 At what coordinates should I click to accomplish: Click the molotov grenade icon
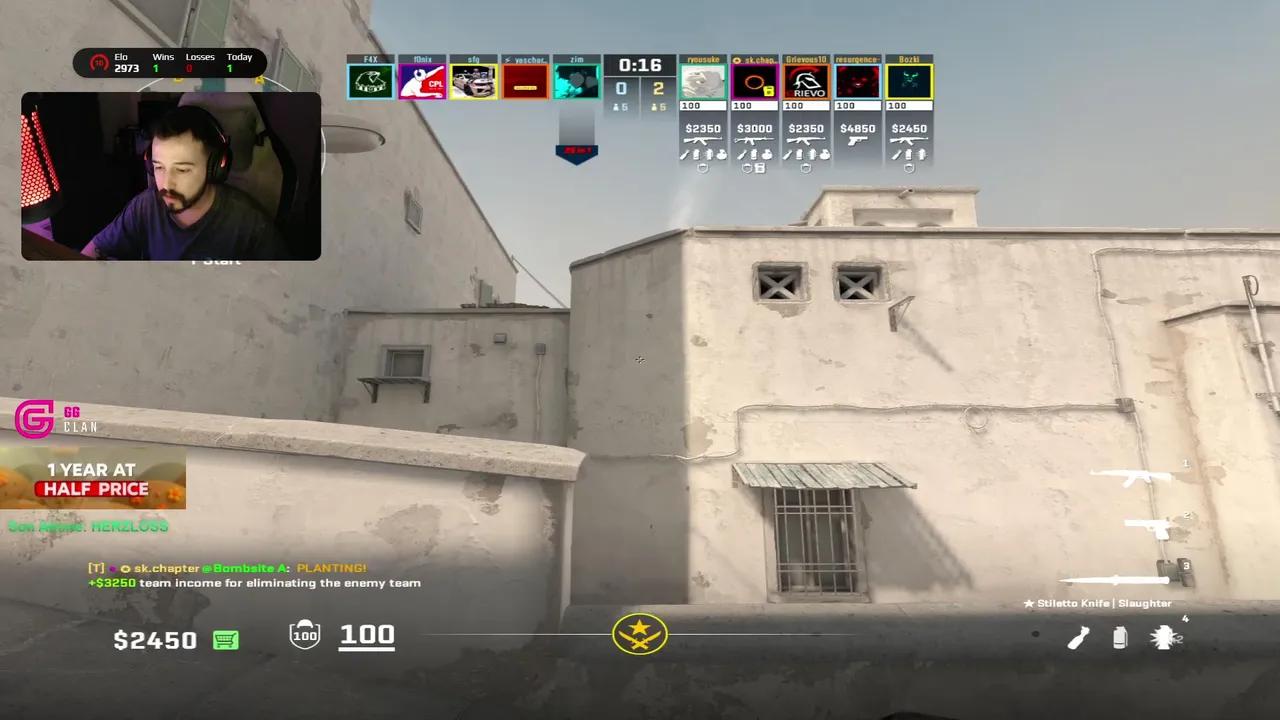(1078, 637)
